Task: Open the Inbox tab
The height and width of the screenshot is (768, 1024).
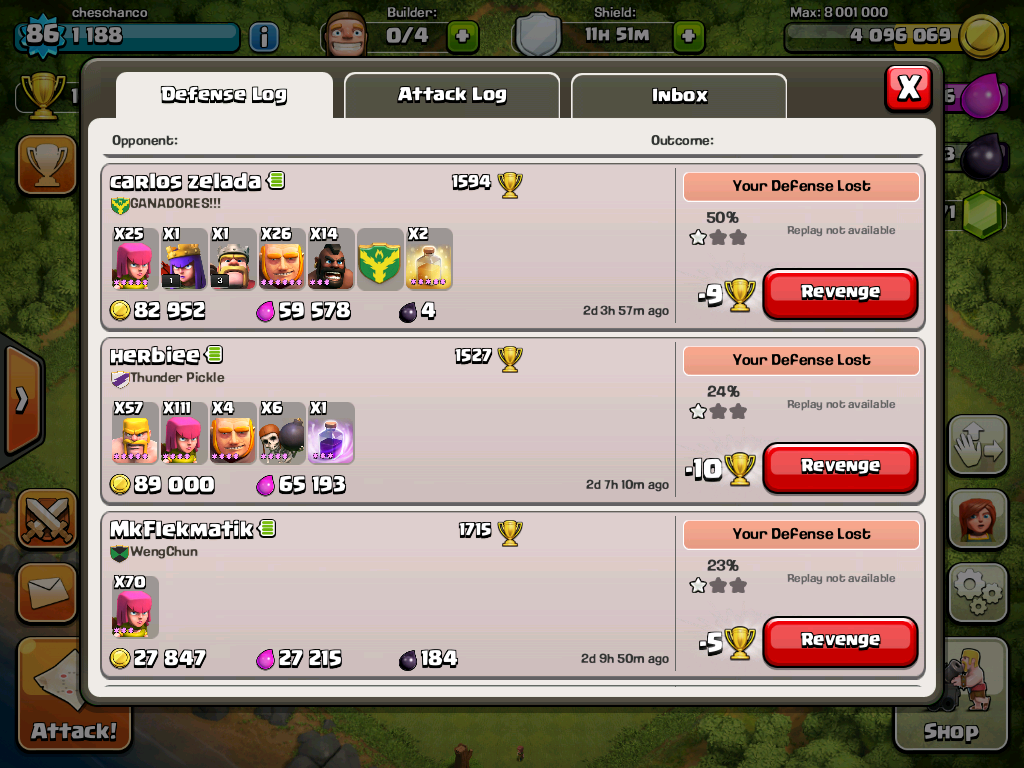Action: pyautogui.click(x=679, y=96)
